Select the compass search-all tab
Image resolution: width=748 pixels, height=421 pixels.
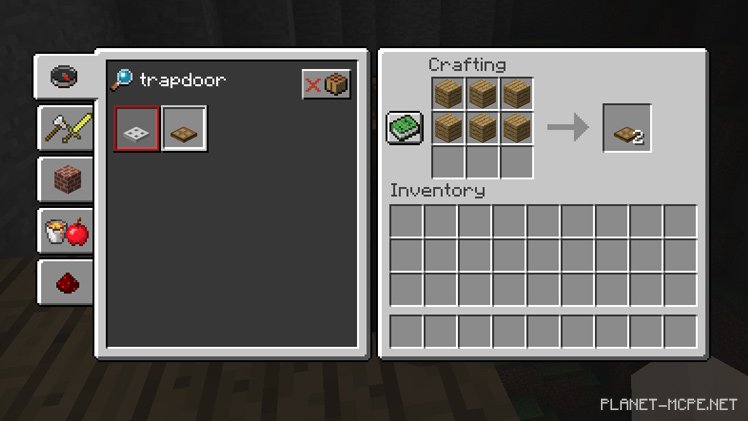pyautogui.click(x=64, y=75)
